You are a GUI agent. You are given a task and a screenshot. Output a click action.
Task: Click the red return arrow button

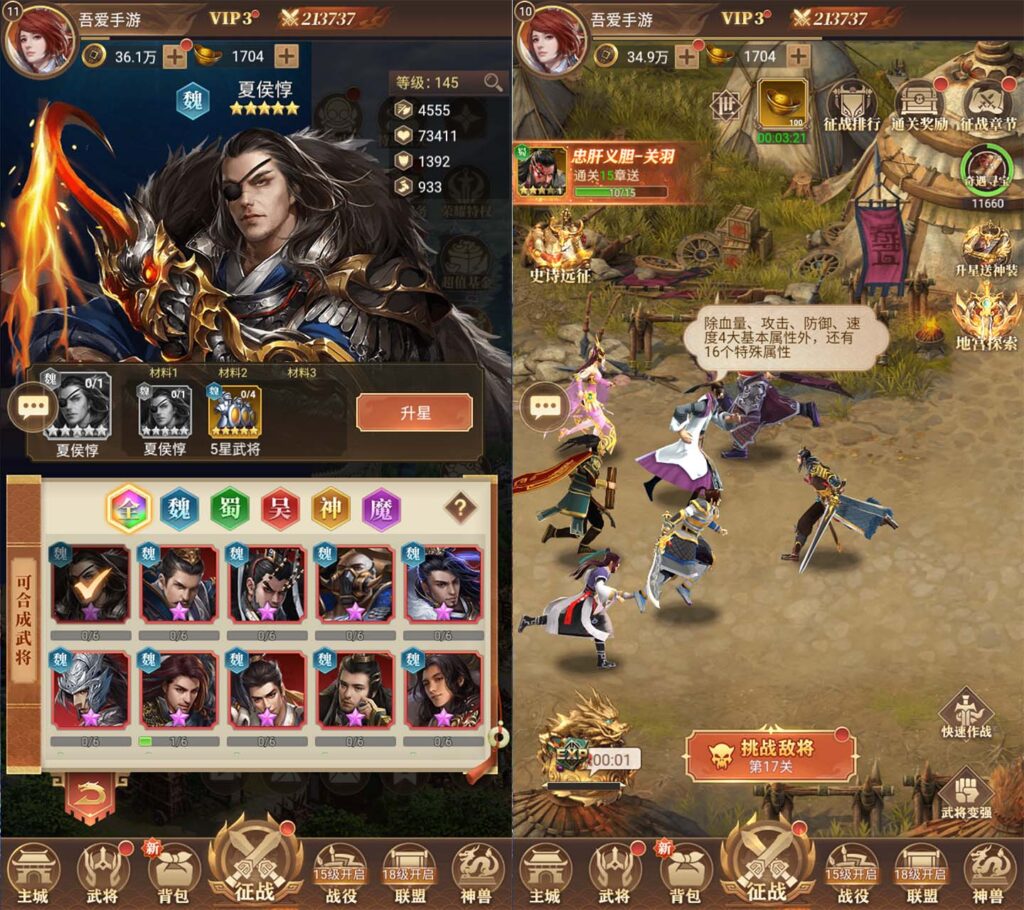coord(90,797)
